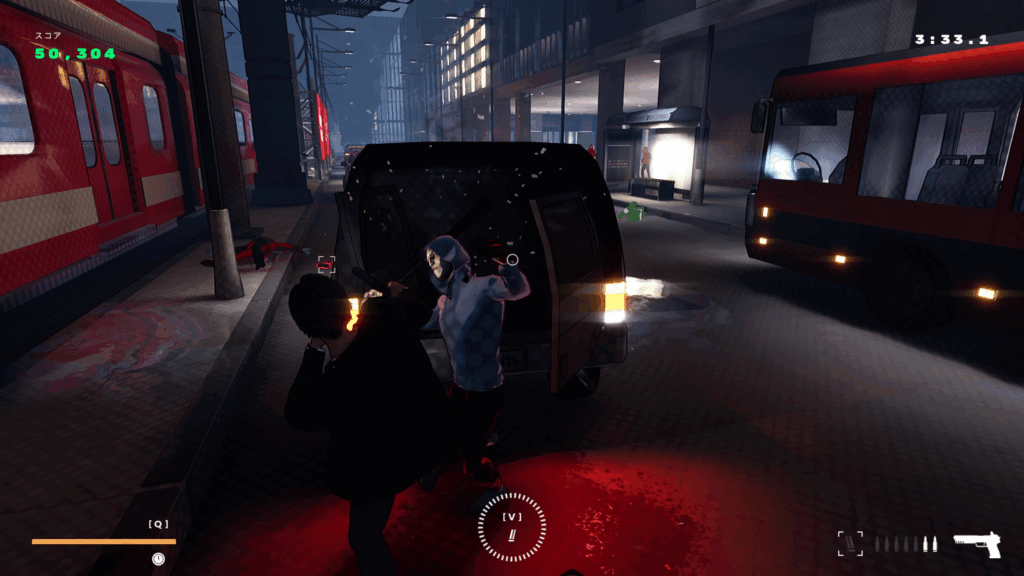This screenshot has height=576, width=1024.
Task: Activate the circular dial ability
Action: click(x=512, y=527)
